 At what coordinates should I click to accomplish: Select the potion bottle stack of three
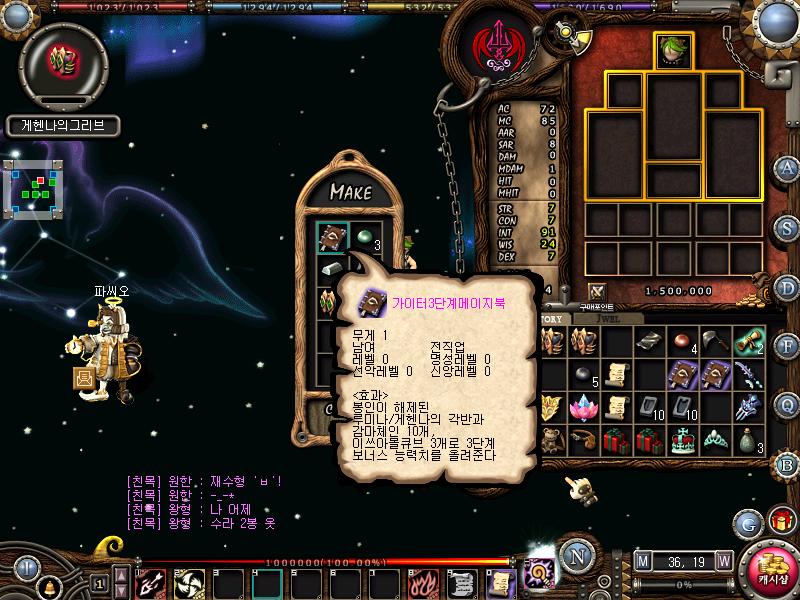[748, 440]
